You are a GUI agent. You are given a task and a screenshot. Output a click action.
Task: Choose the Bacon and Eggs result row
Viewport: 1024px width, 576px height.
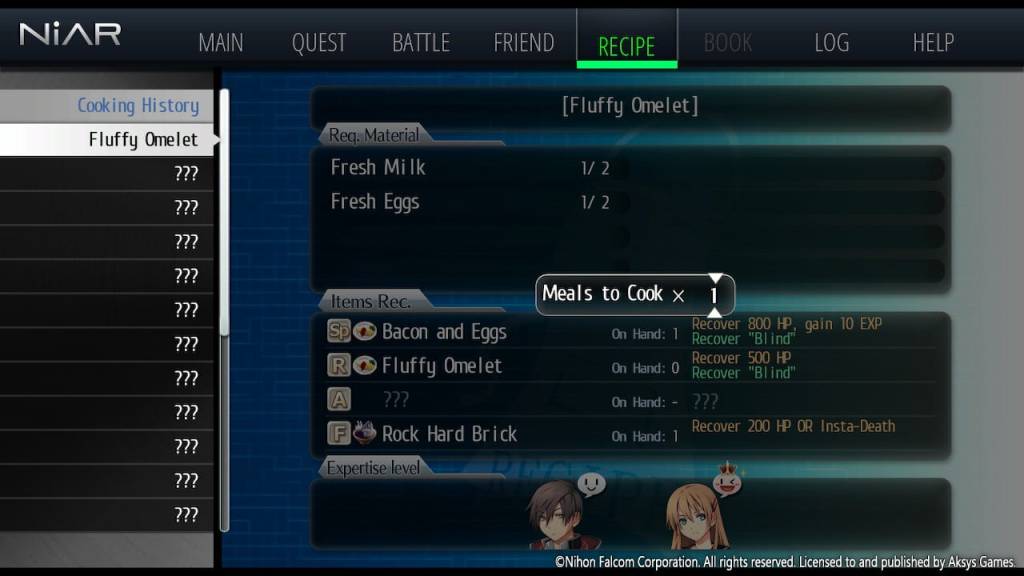pos(444,332)
